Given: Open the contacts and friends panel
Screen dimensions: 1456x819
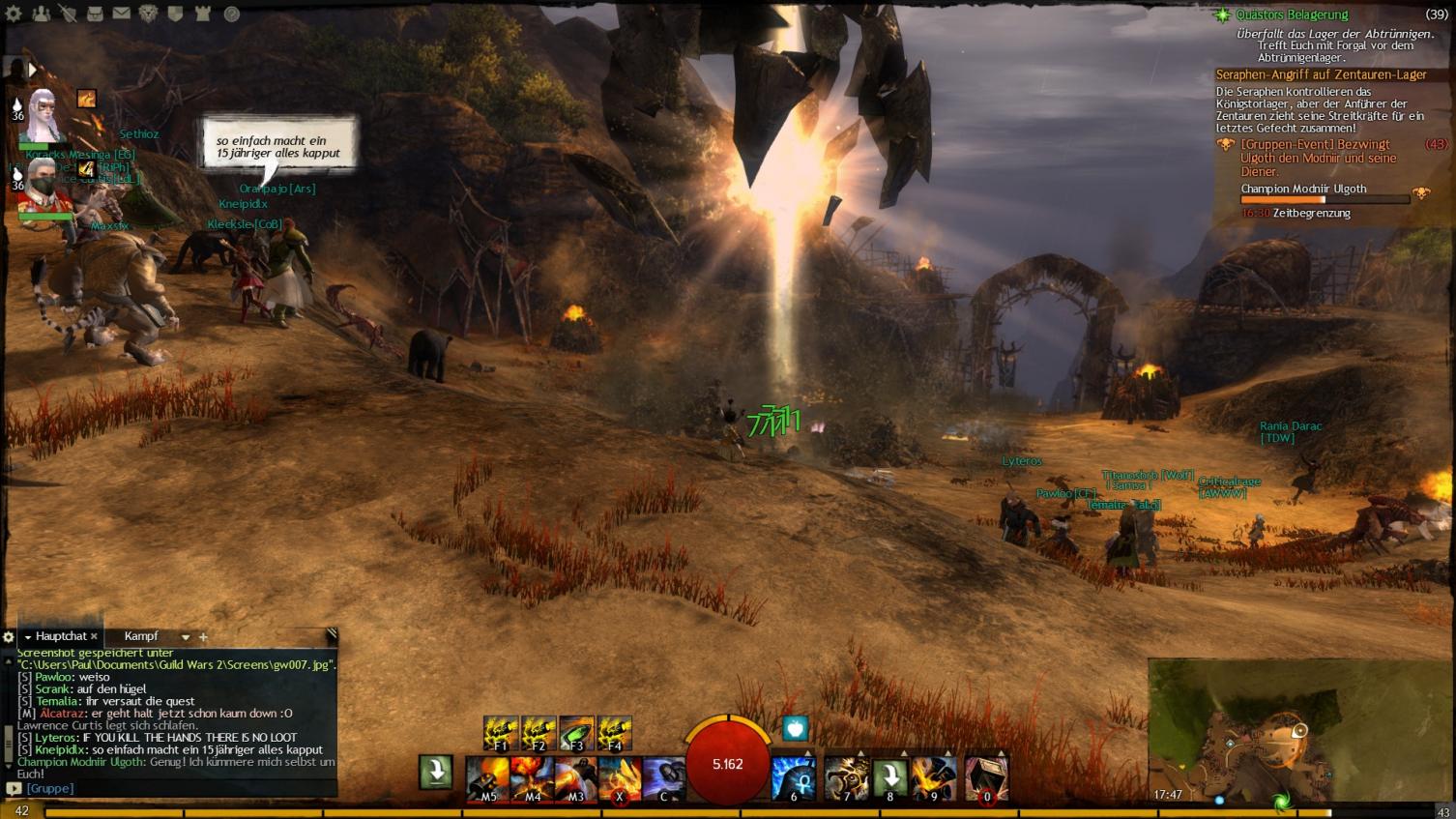Looking at the screenshot, I should click(x=41, y=14).
